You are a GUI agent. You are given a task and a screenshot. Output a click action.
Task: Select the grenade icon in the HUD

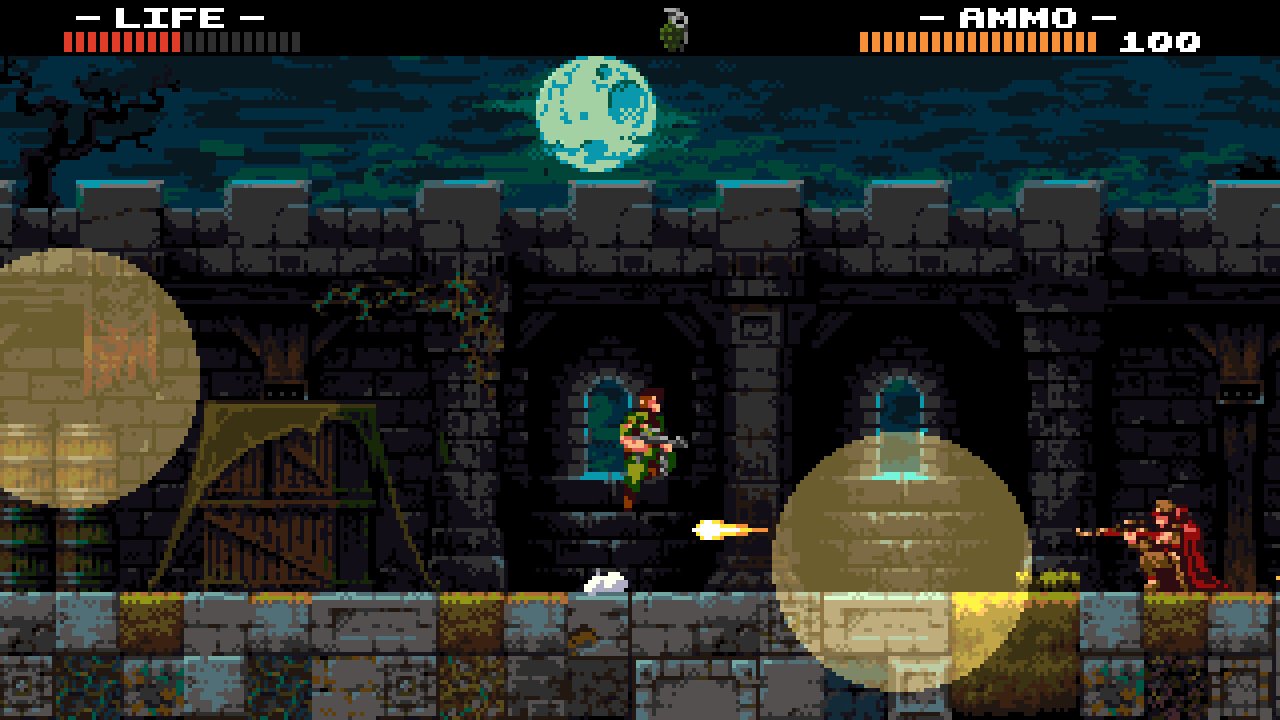(x=675, y=29)
